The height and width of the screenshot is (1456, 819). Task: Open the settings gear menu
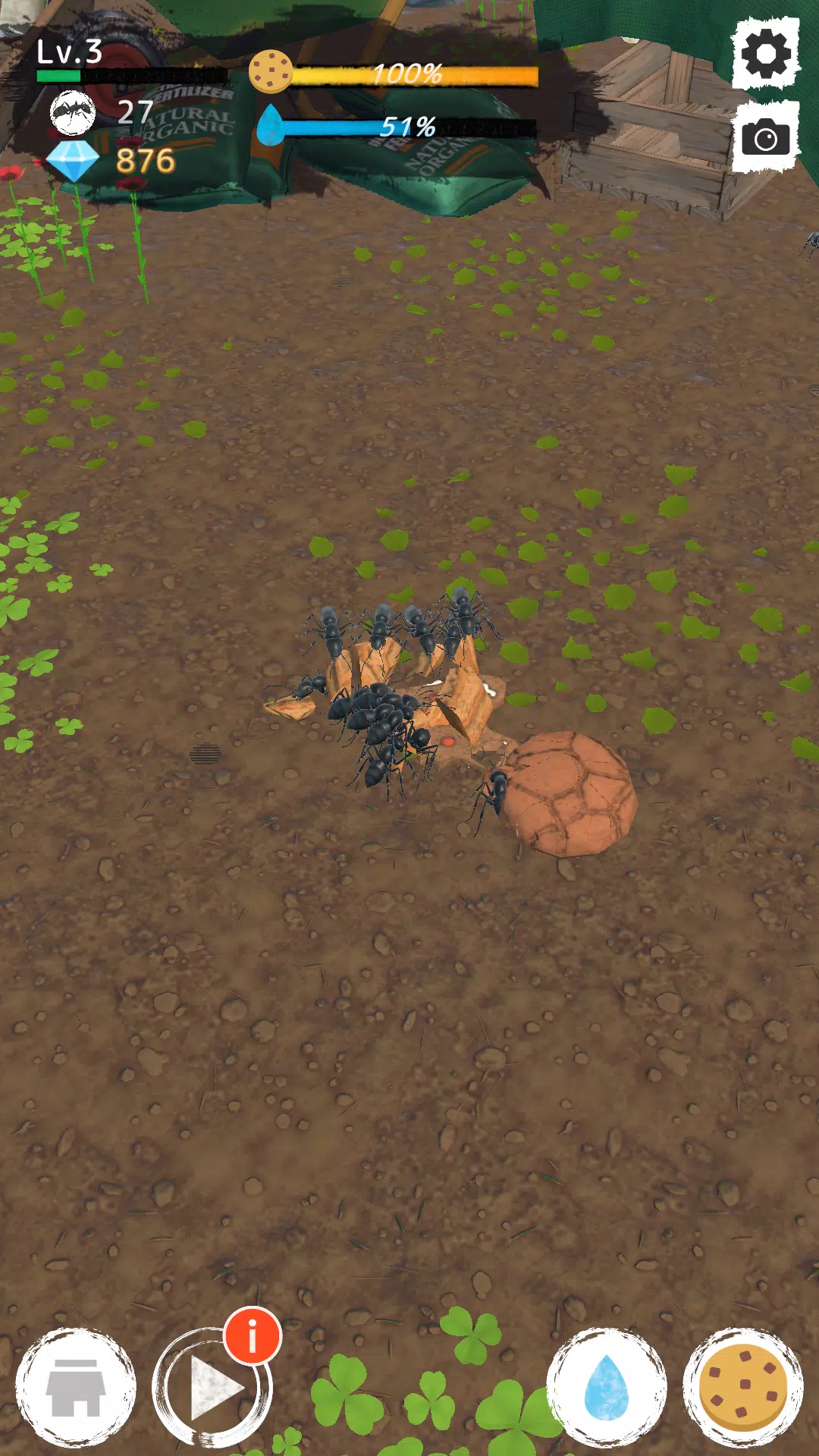click(x=766, y=54)
